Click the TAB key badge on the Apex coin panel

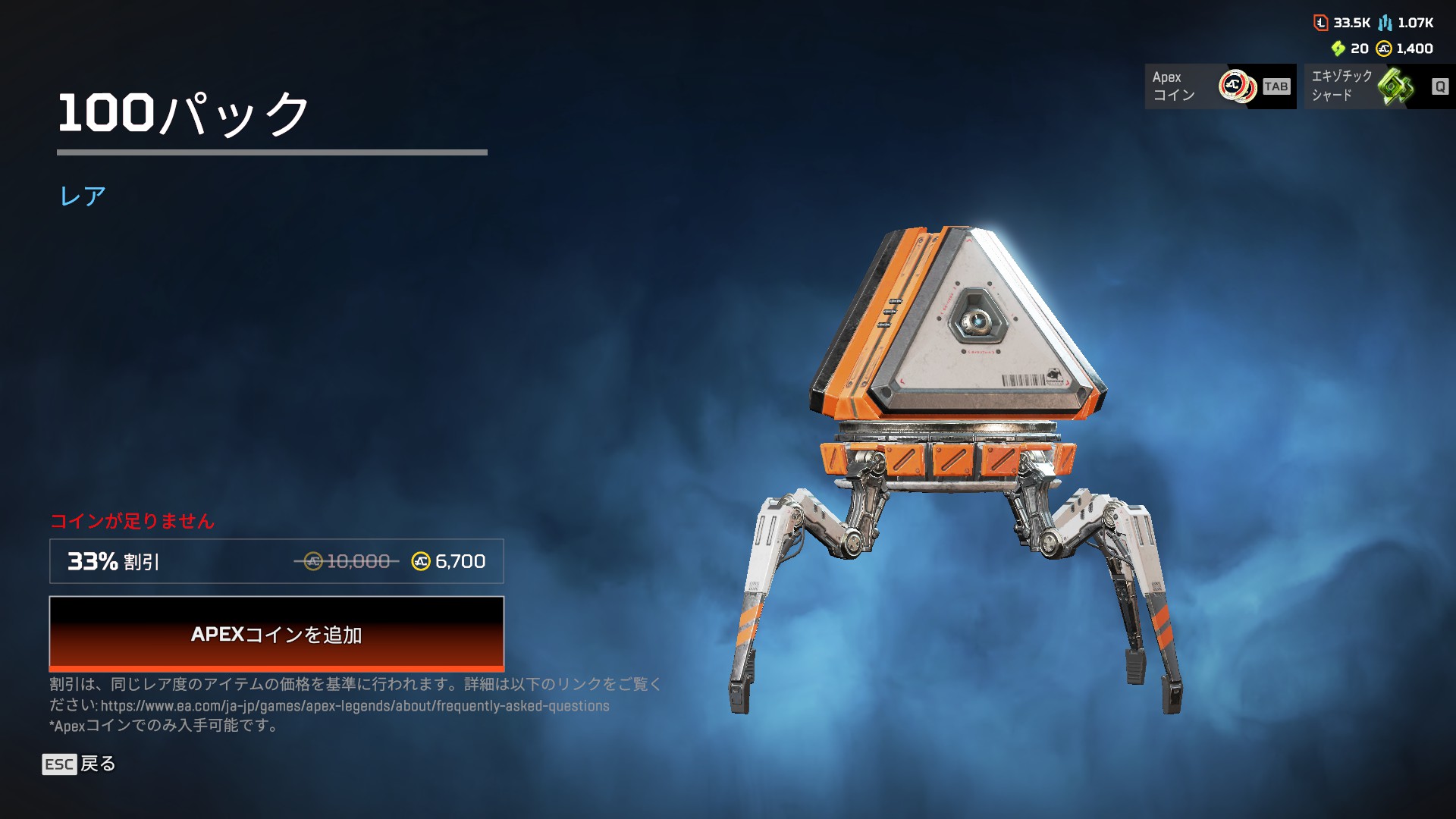tap(1276, 87)
